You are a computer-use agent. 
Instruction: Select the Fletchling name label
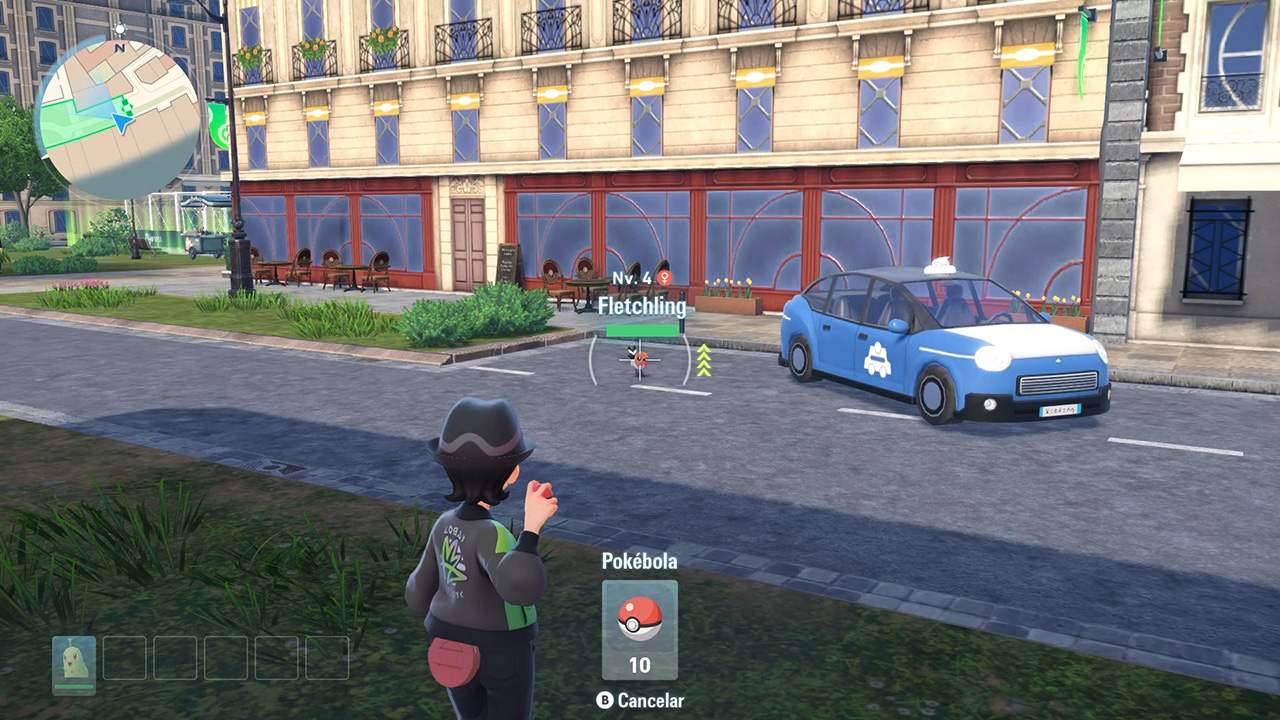coord(645,307)
